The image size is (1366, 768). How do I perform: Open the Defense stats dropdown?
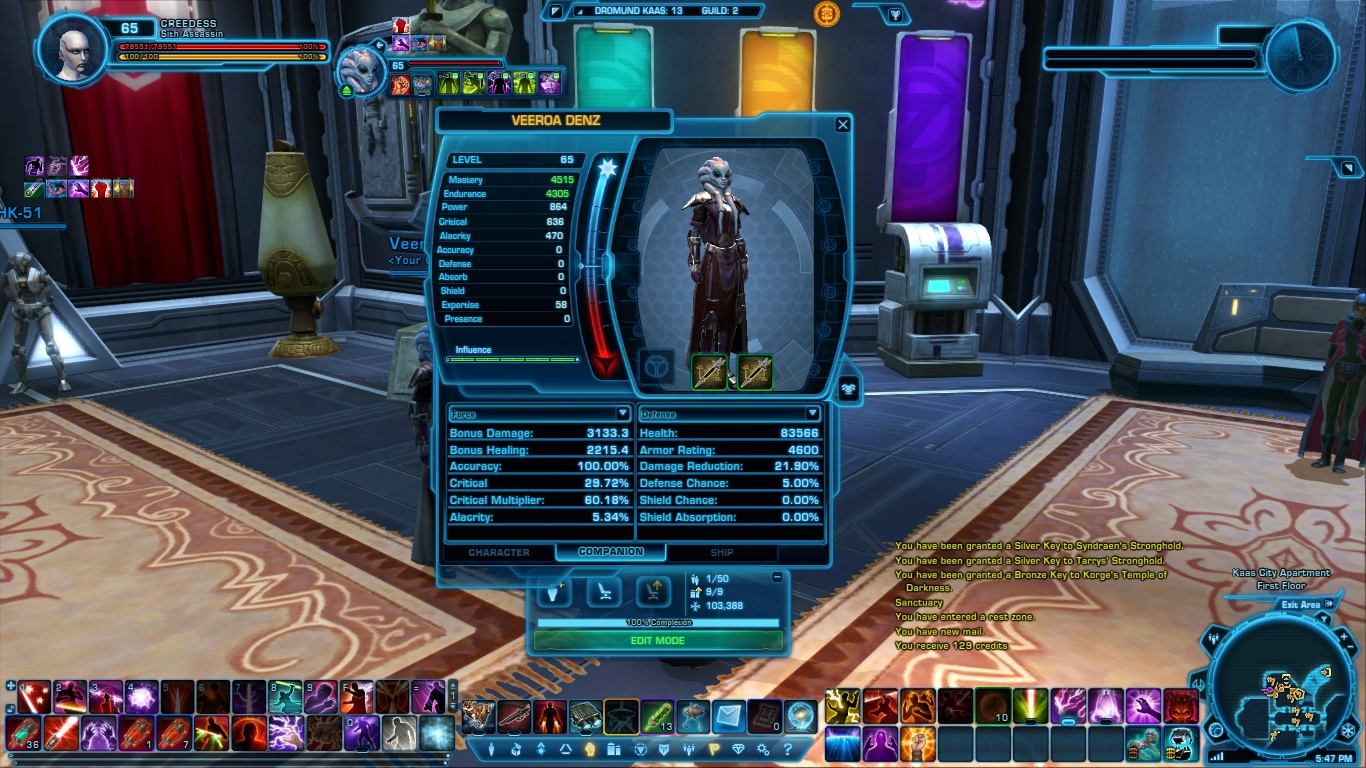coord(812,414)
